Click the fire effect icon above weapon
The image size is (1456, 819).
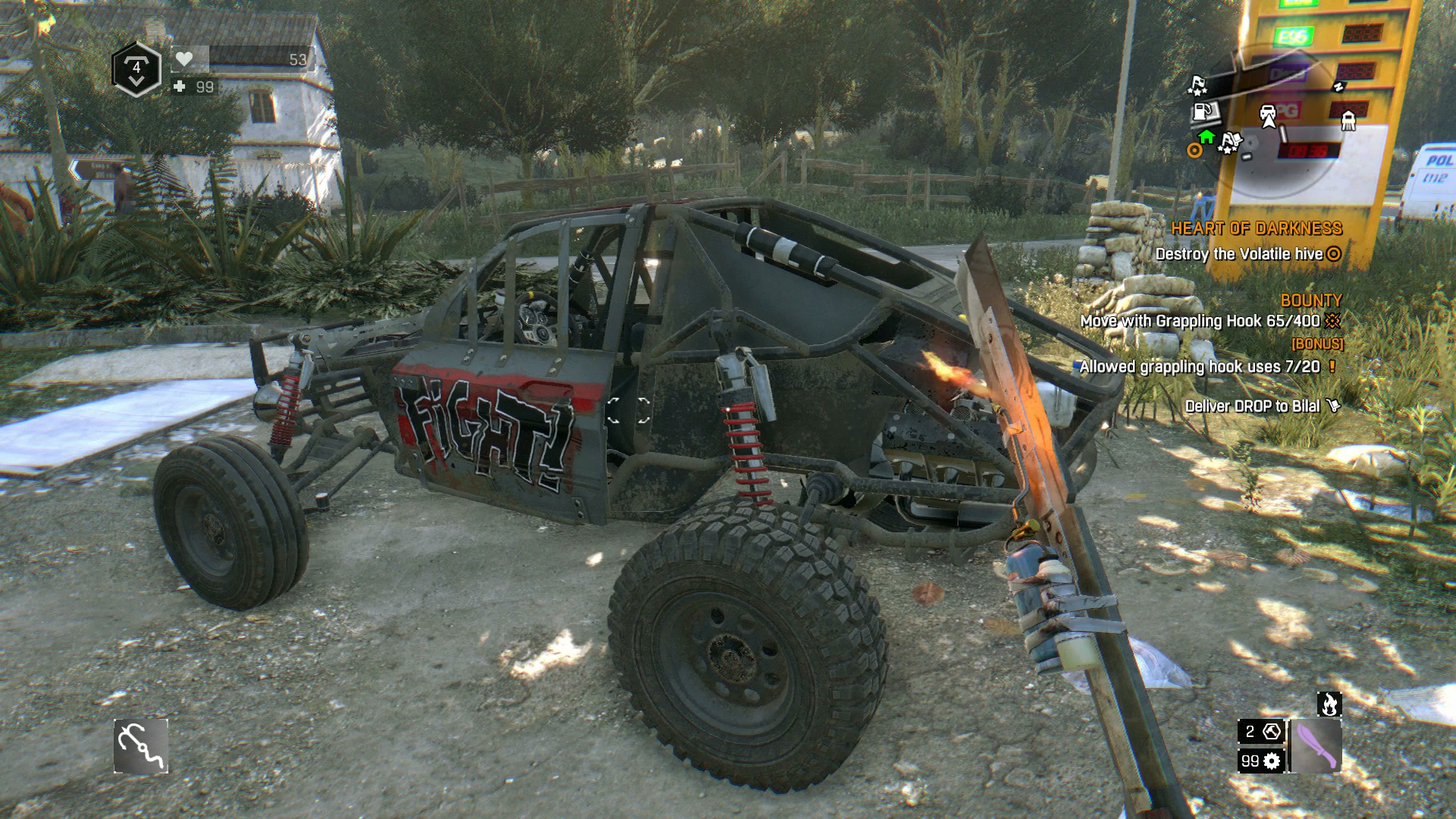tap(1329, 704)
